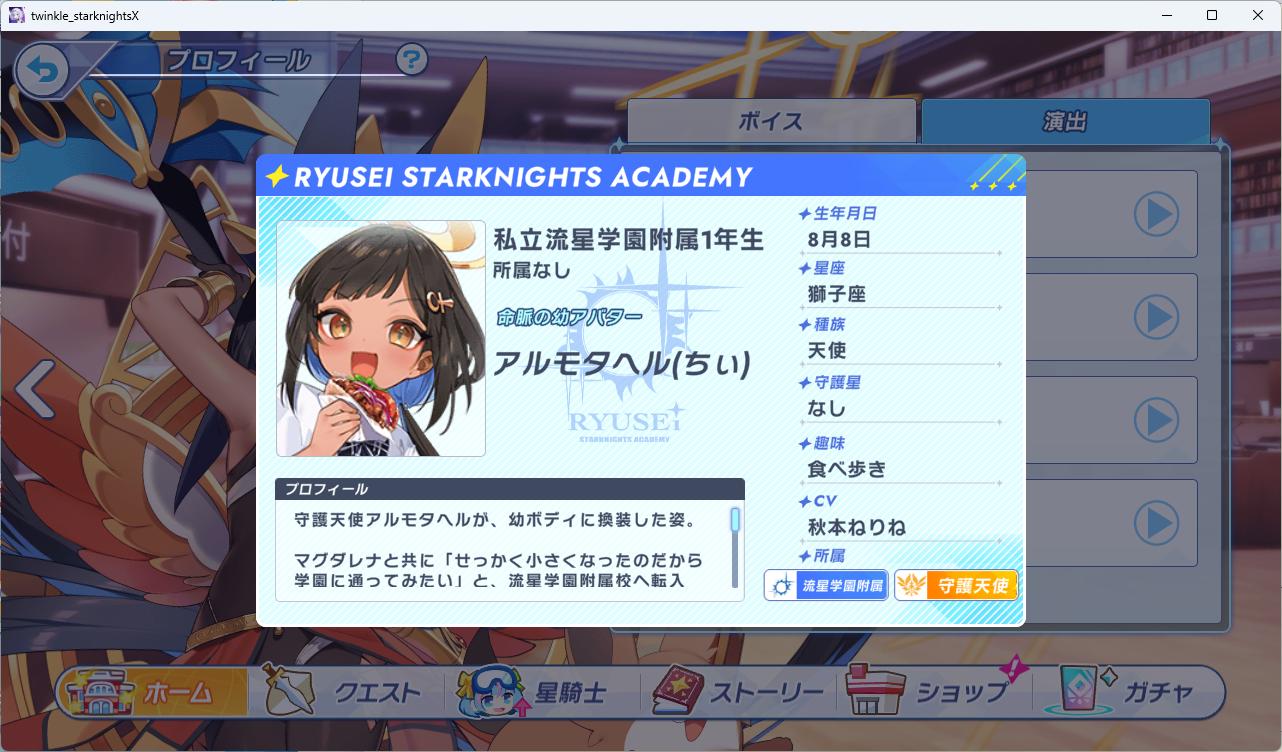Select the 演出 tab
The width and height of the screenshot is (1282, 752).
[x=1065, y=121]
